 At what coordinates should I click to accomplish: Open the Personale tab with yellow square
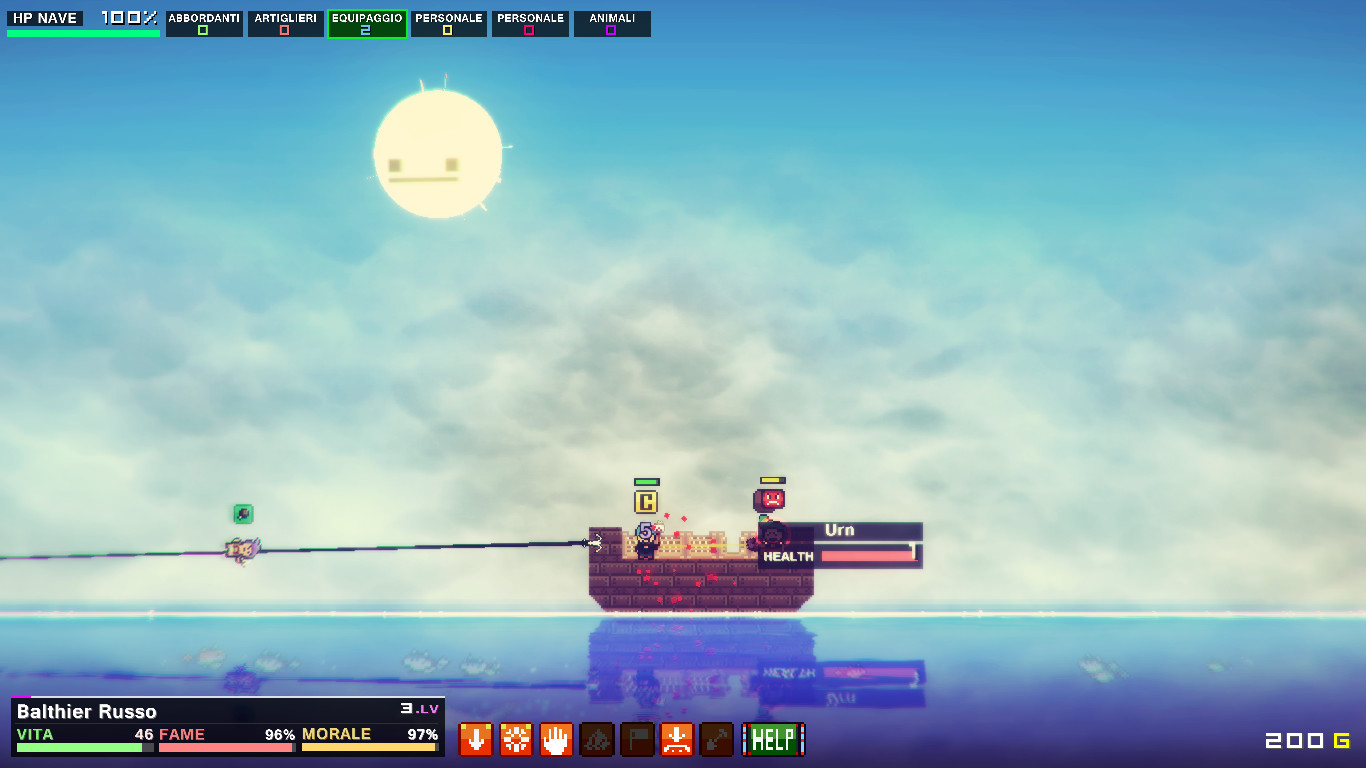click(448, 24)
